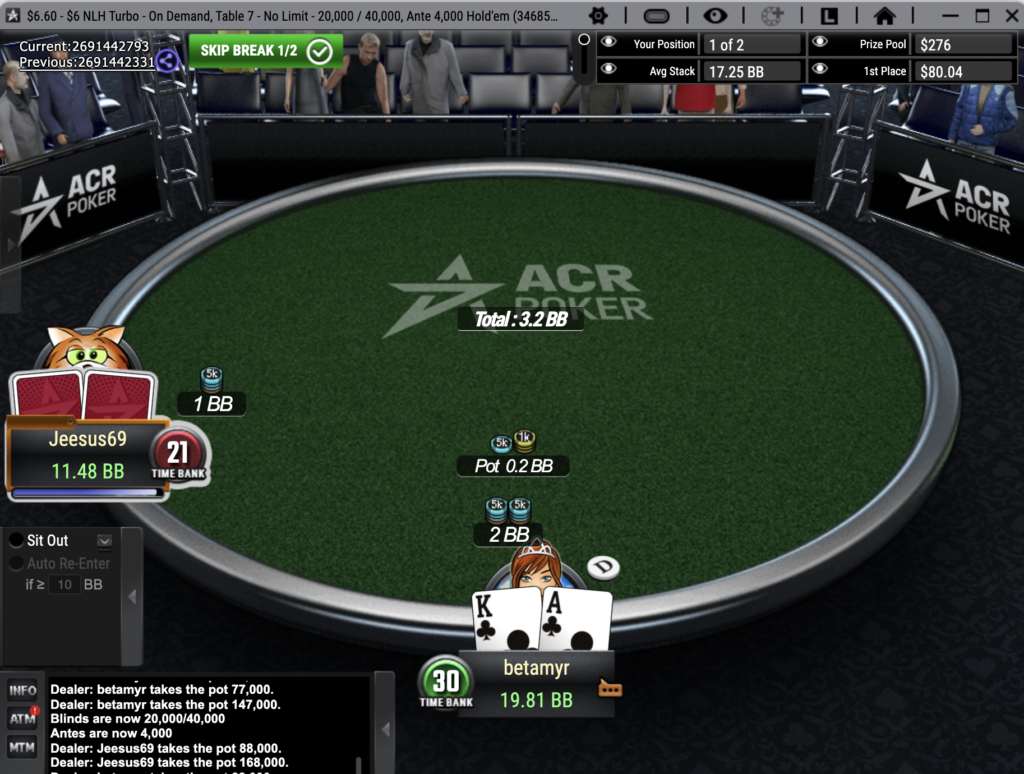Viewport: 1024px width, 774px height.
Task: Open the ATM tab with alert badge
Action: 22,718
